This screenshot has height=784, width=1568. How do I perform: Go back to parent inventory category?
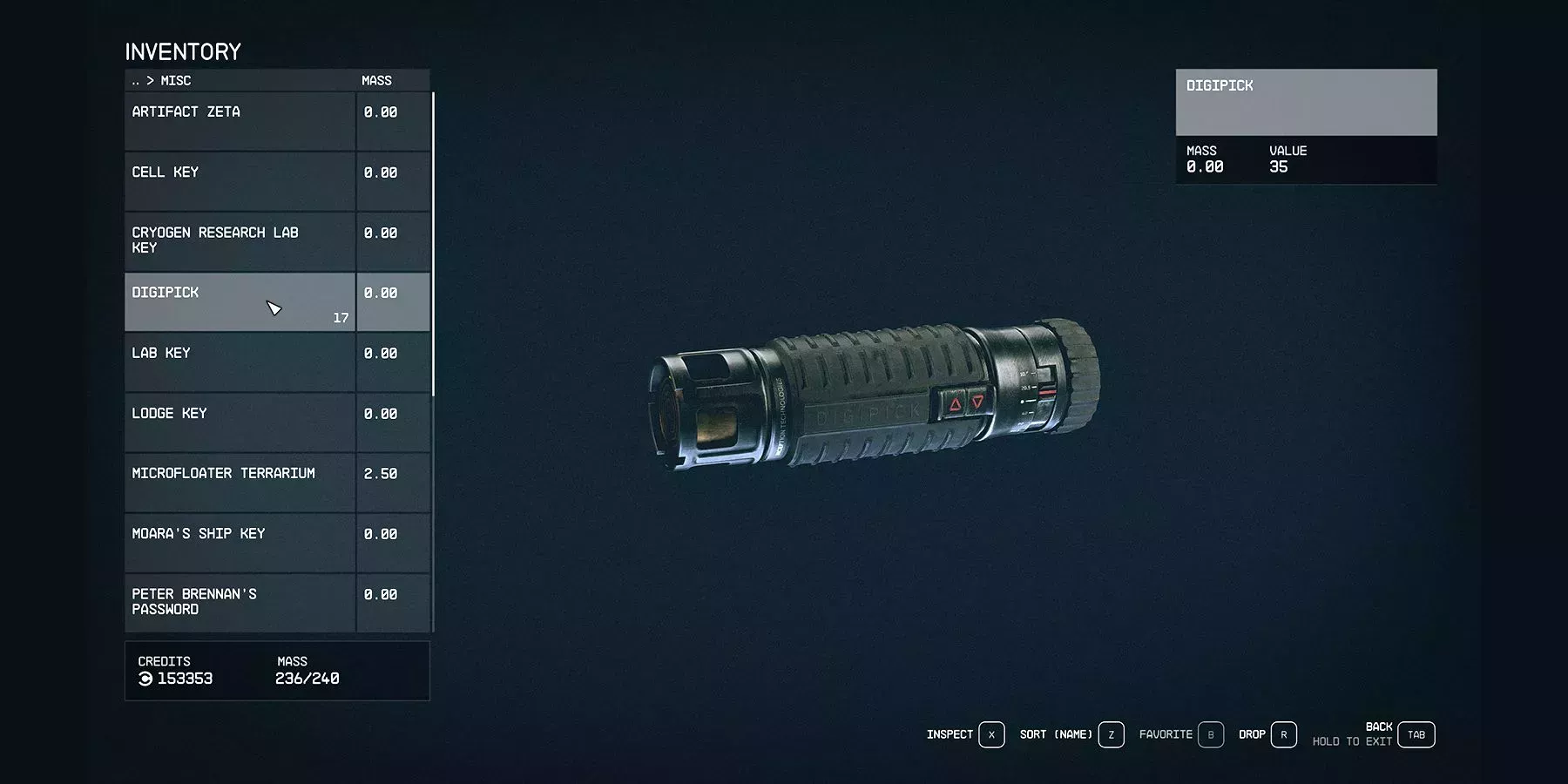pyautogui.click(x=136, y=81)
